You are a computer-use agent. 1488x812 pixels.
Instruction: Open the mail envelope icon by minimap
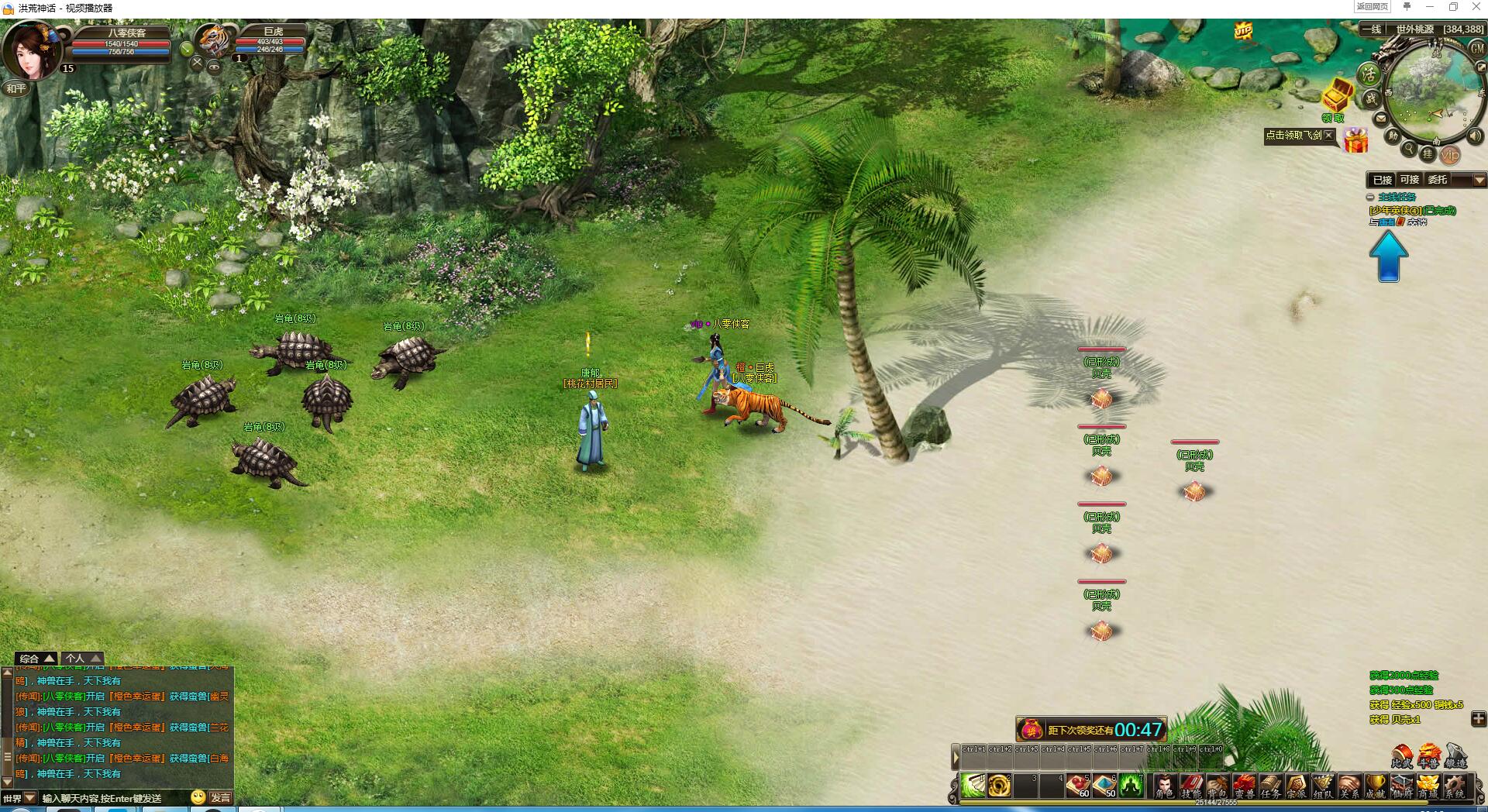(1380, 119)
